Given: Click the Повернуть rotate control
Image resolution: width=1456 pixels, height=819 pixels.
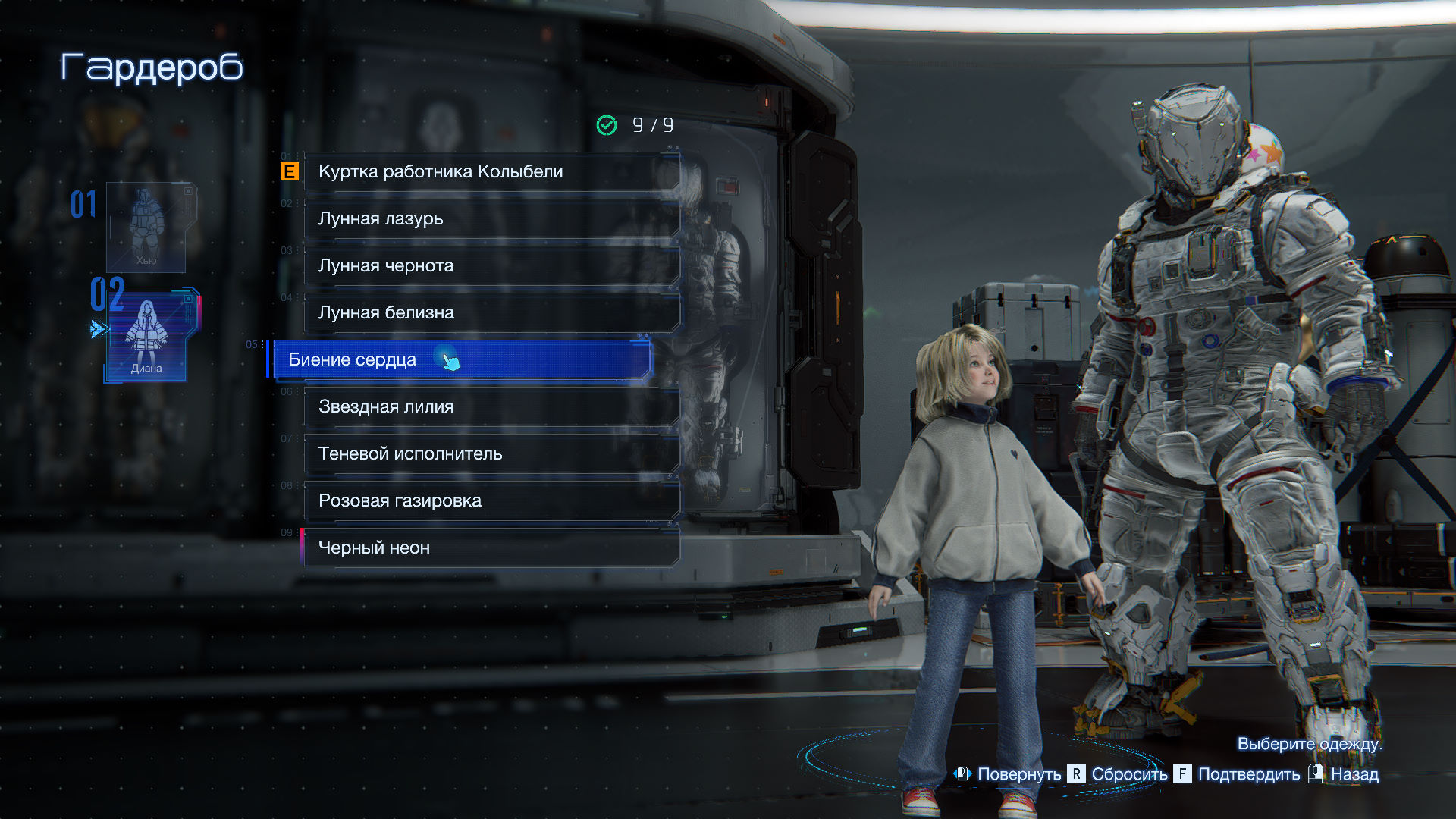Looking at the screenshot, I should click(1008, 774).
